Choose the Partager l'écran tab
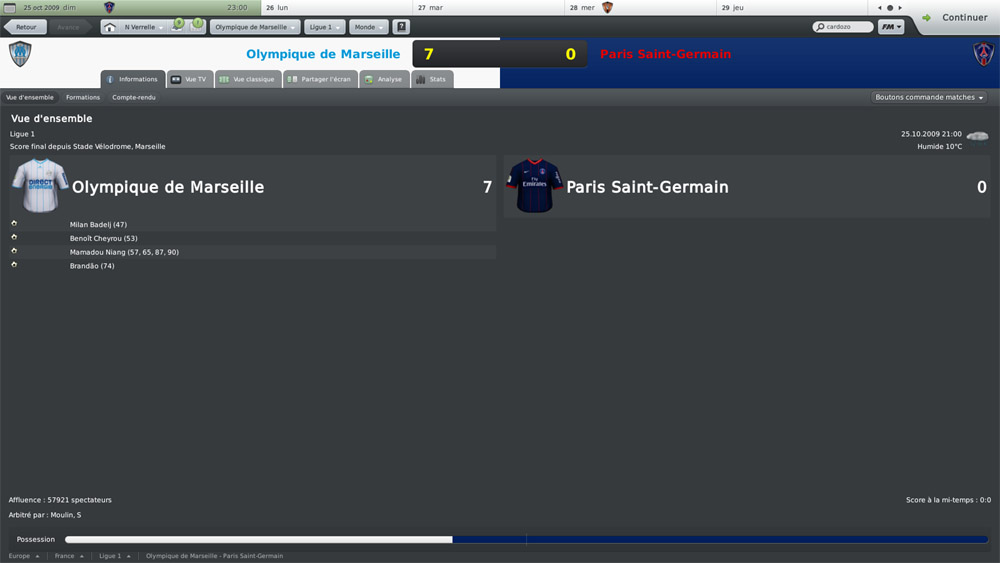Screen dimensions: 1000x563 (320, 79)
